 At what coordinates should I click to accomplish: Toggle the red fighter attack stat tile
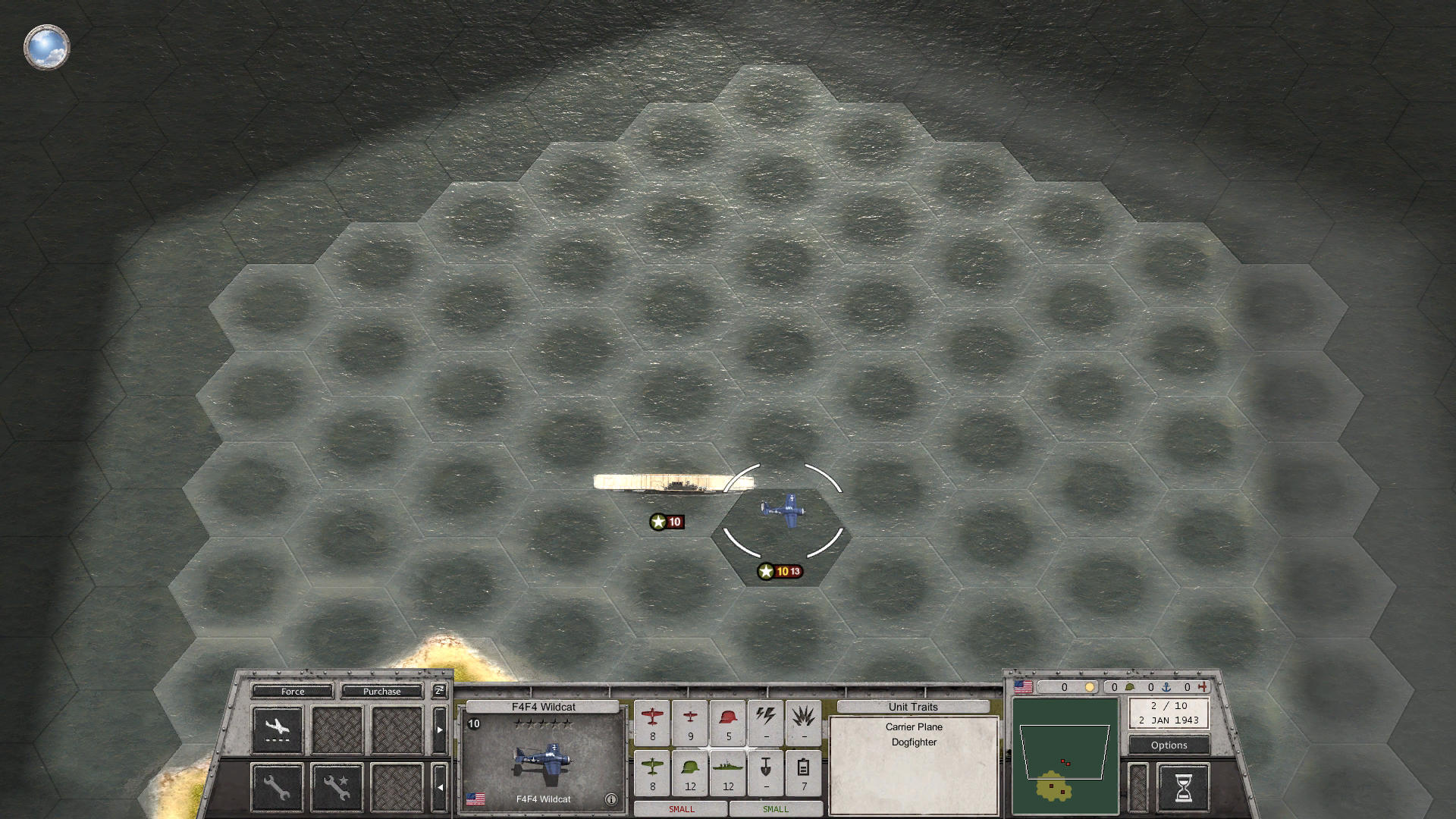pyautogui.click(x=652, y=722)
